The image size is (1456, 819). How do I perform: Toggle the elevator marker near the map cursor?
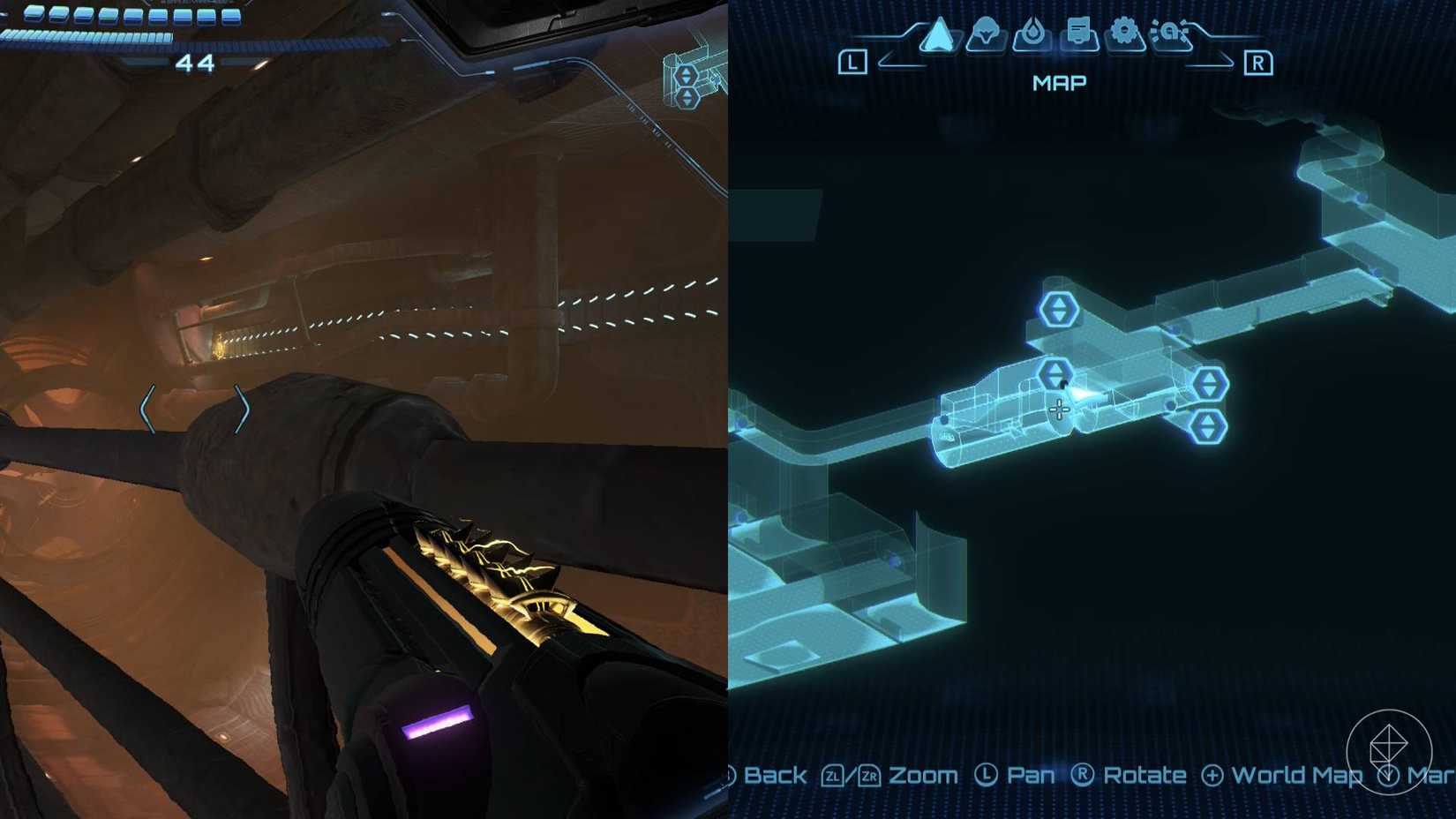(x=1053, y=372)
